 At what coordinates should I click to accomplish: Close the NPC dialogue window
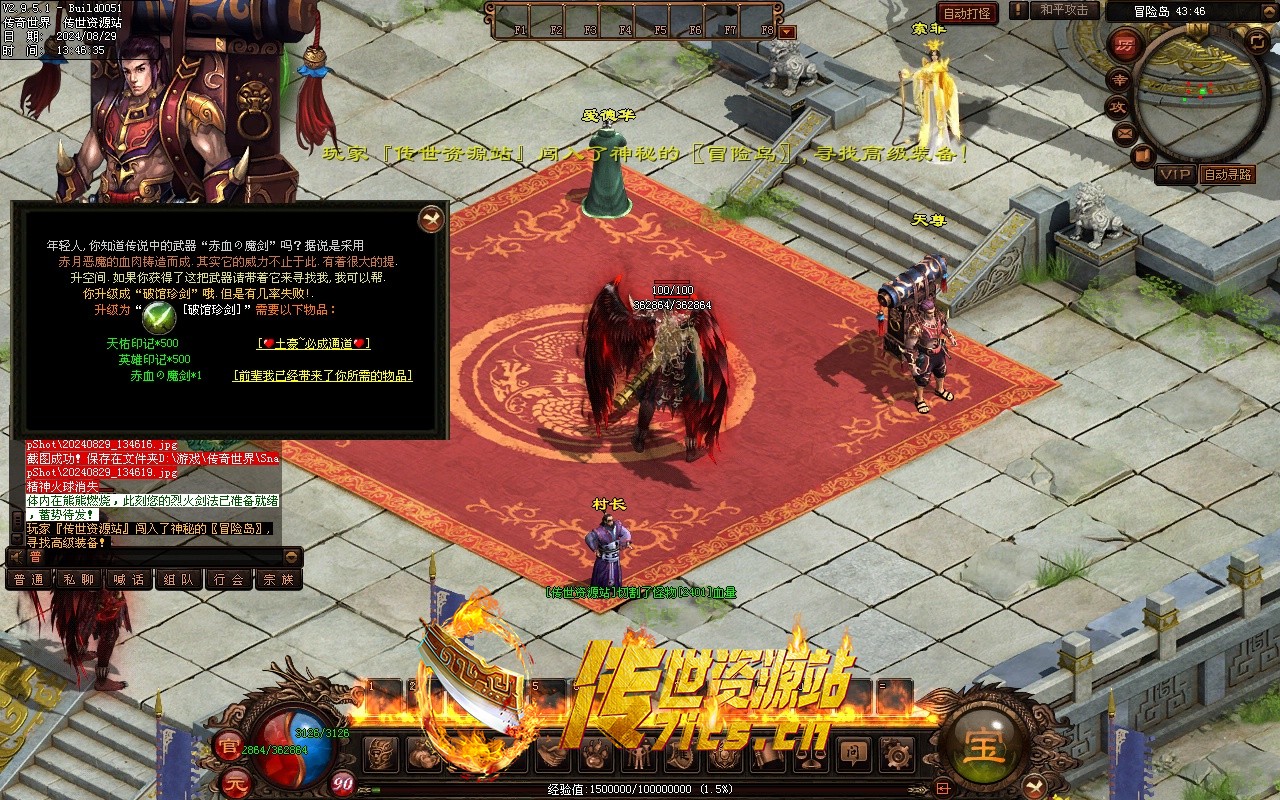431,219
